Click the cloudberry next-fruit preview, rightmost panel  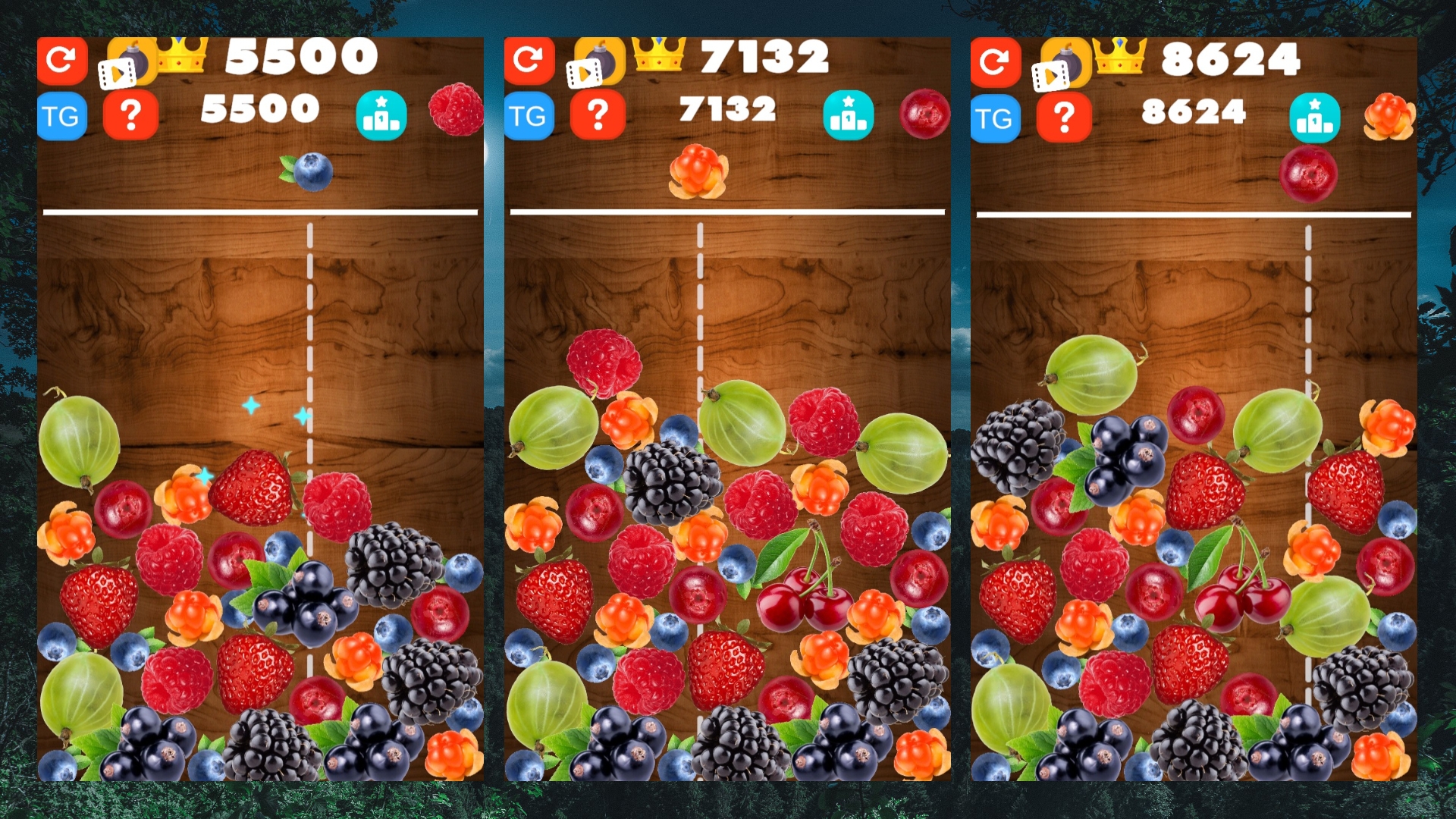click(1389, 117)
